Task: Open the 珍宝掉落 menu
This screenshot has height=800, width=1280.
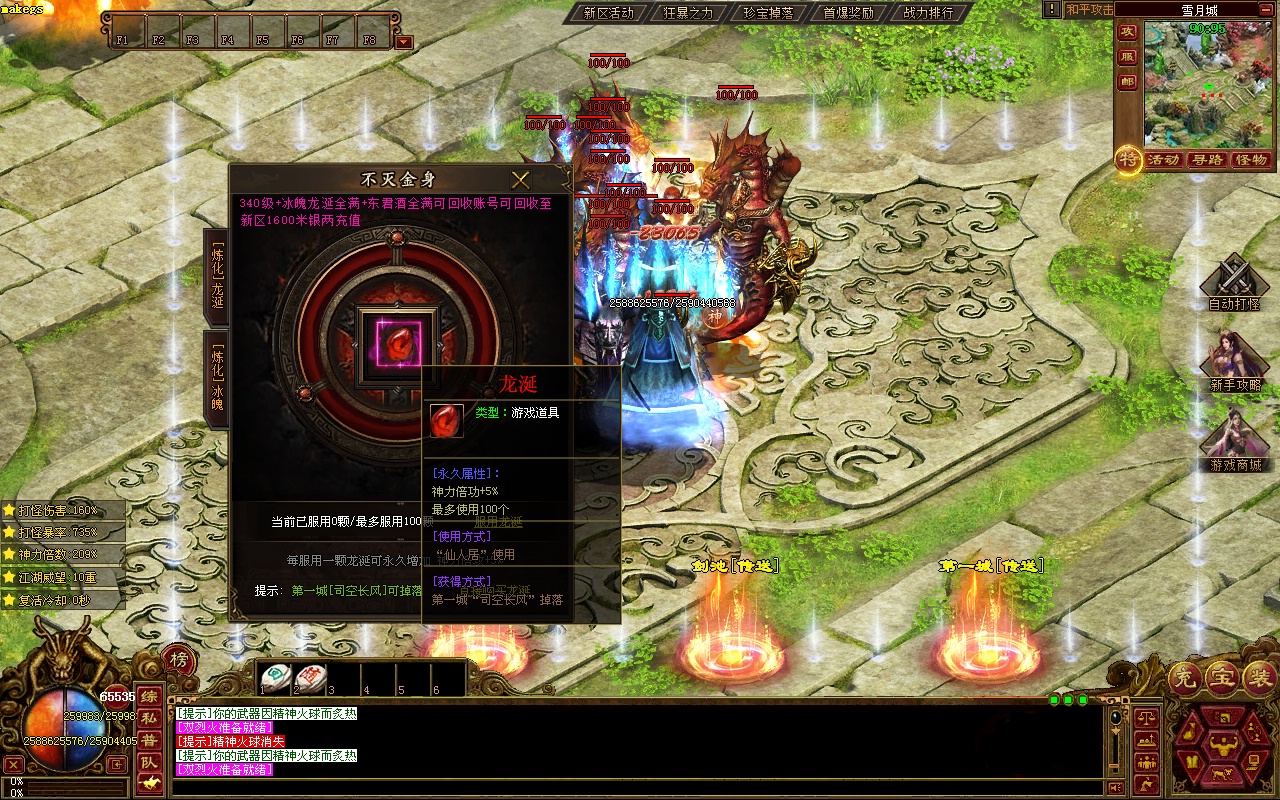Action: pos(768,13)
